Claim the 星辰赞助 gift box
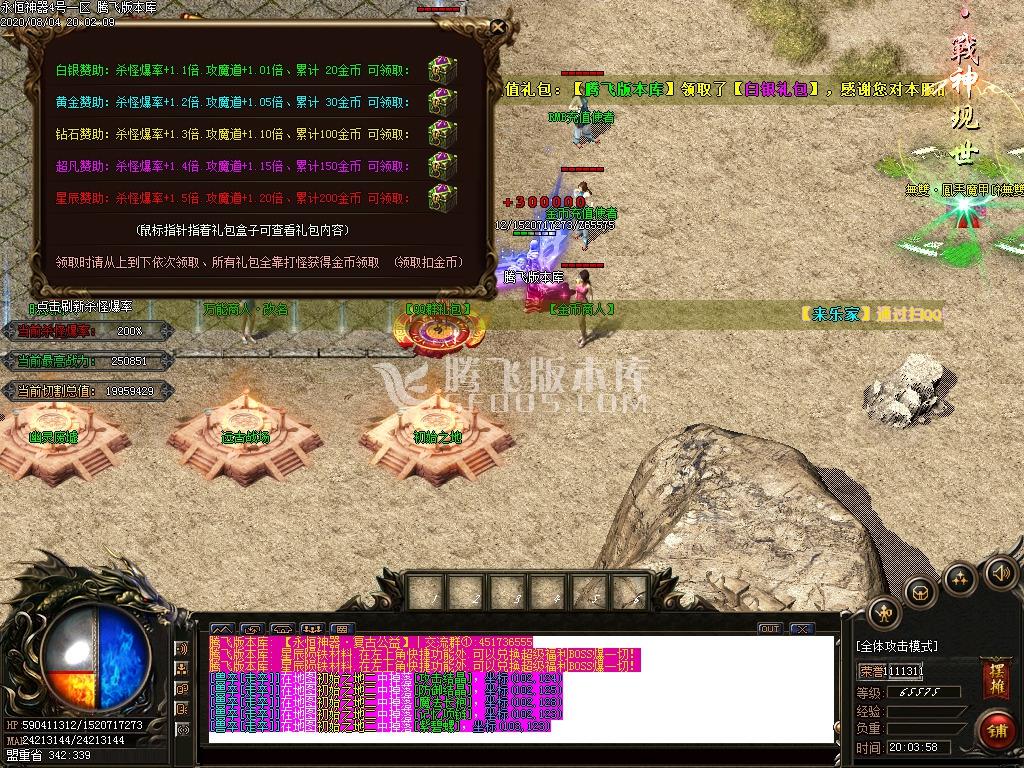Image resolution: width=1024 pixels, height=768 pixels. (x=442, y=194)
